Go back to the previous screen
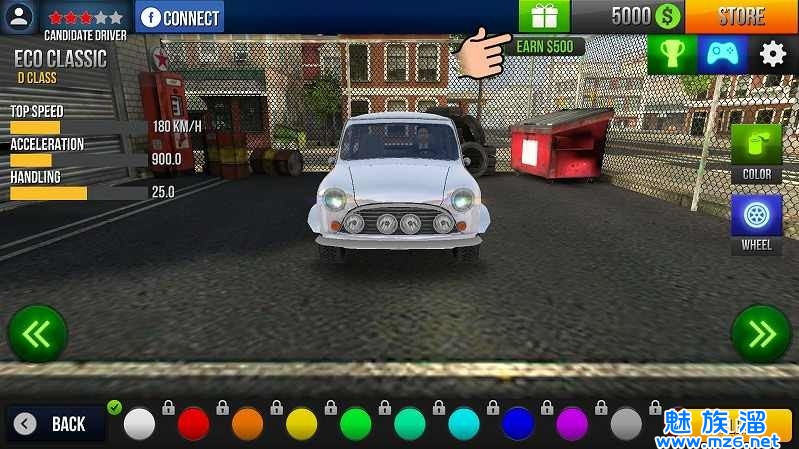Screen dimensions: 799x449 [x=57, y=424]
